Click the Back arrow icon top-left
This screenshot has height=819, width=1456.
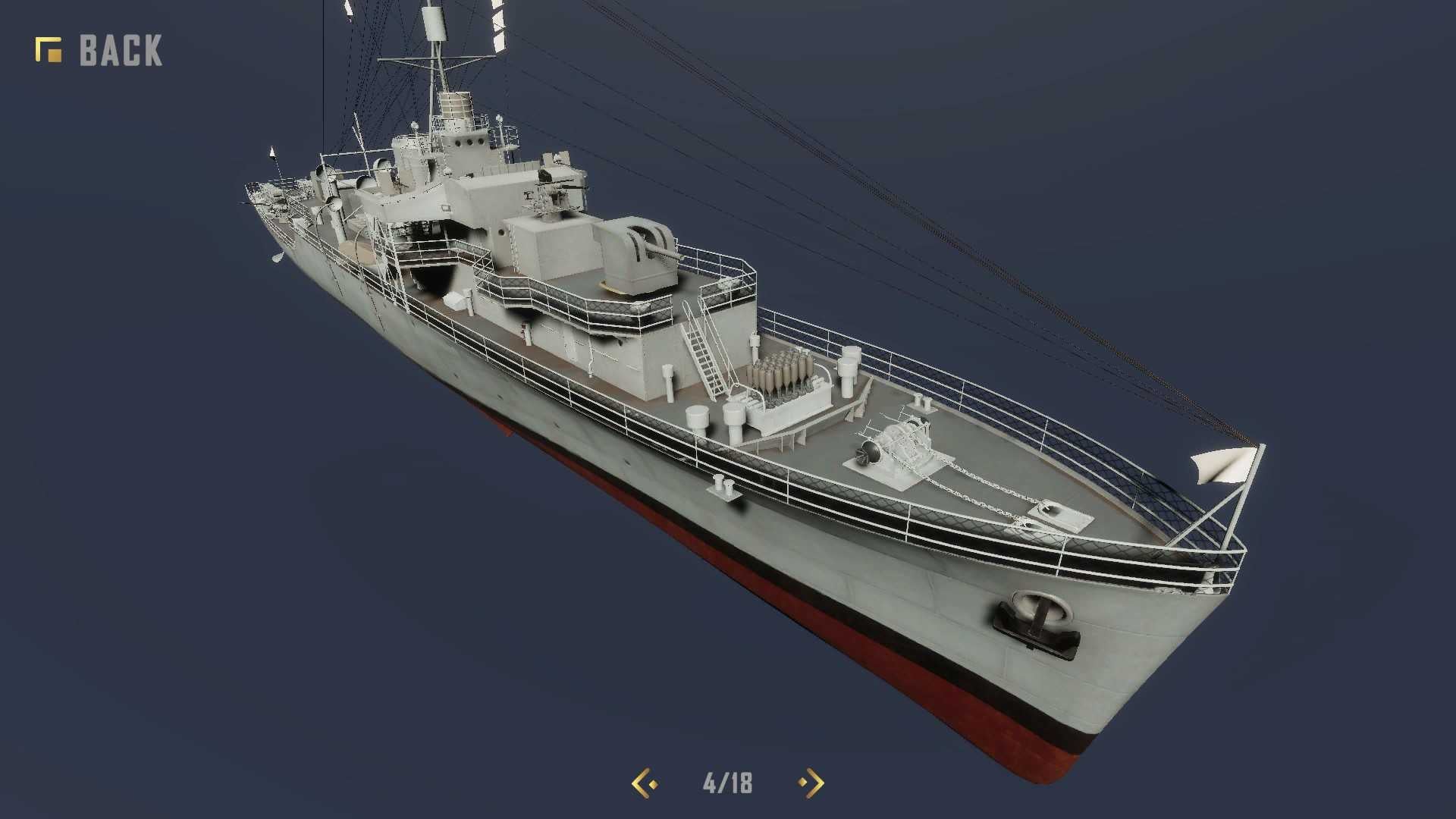[47, 49]
